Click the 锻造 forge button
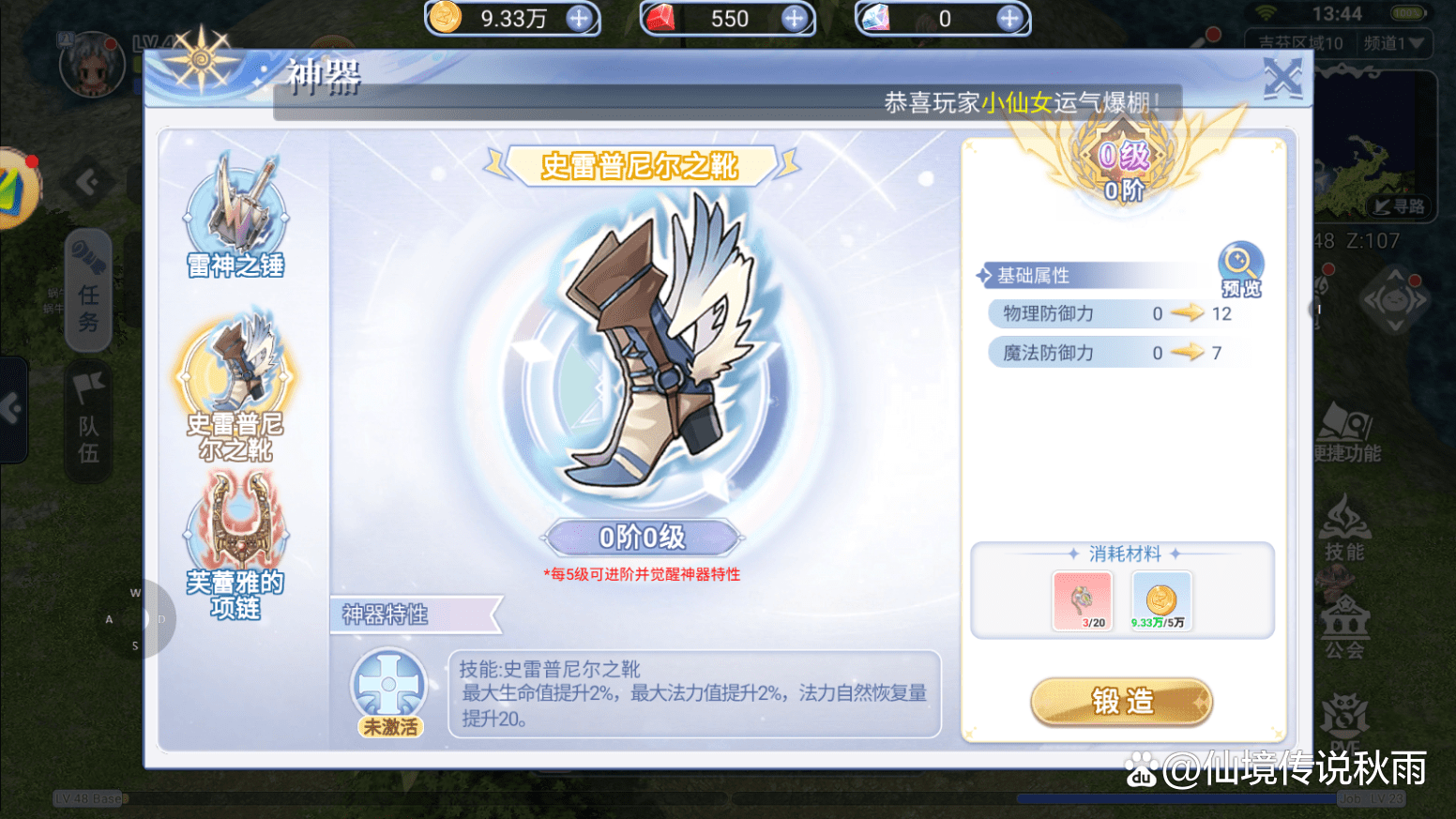The width and height of the screenshot is (1456, 819). pyautogui.click(x=1121, y=702)
